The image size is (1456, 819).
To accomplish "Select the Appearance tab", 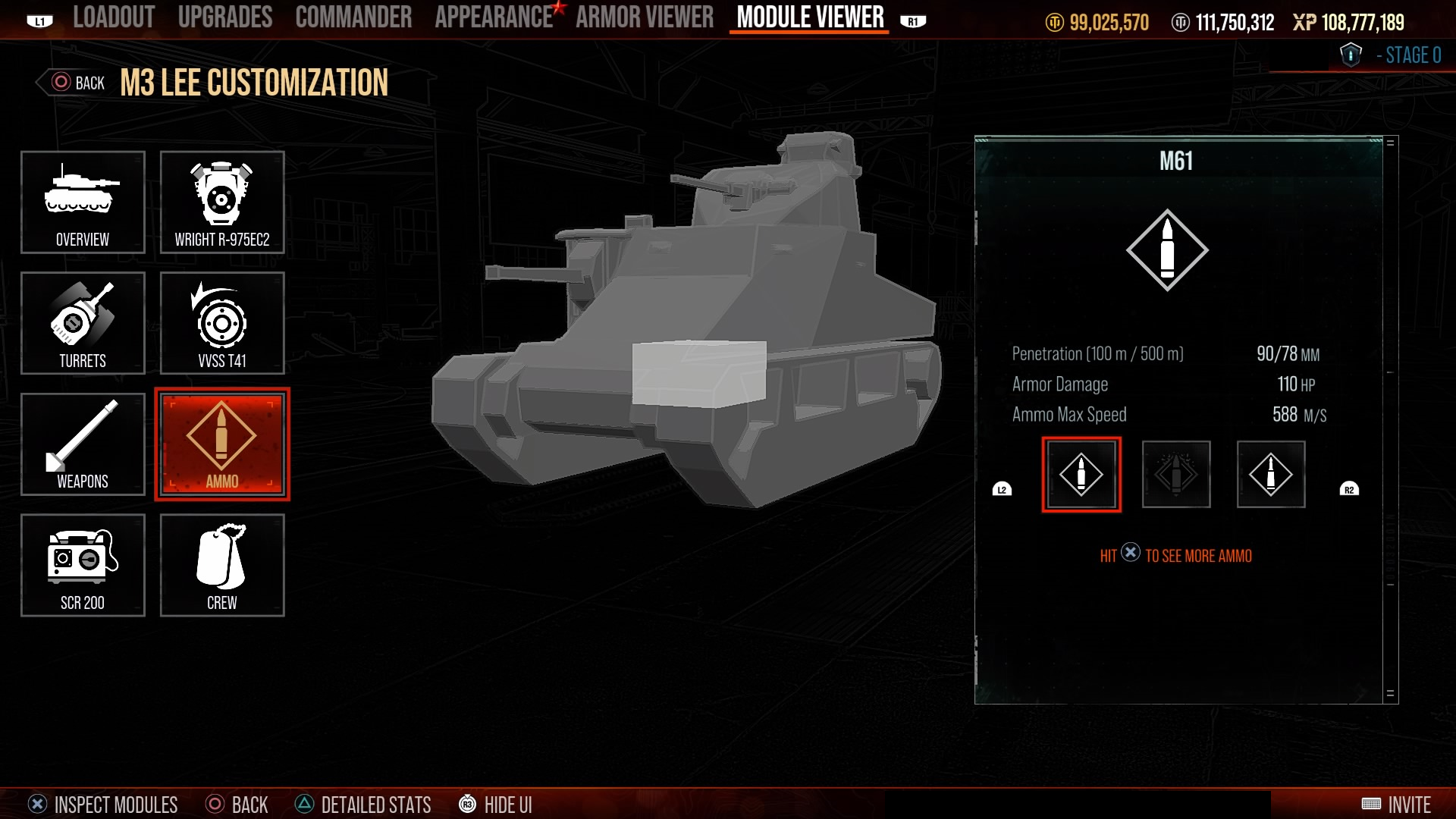I will tap(494, 17).
